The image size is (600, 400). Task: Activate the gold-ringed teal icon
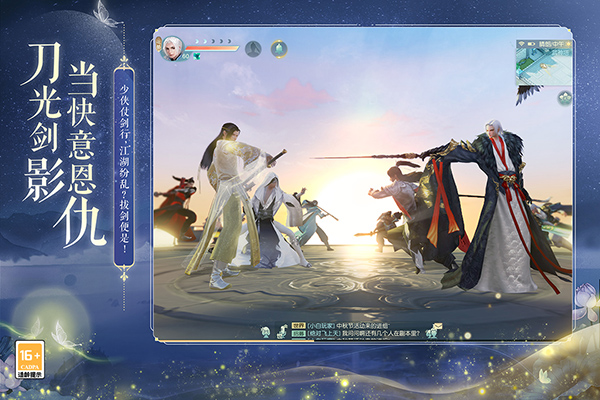[x=279, y=47]
